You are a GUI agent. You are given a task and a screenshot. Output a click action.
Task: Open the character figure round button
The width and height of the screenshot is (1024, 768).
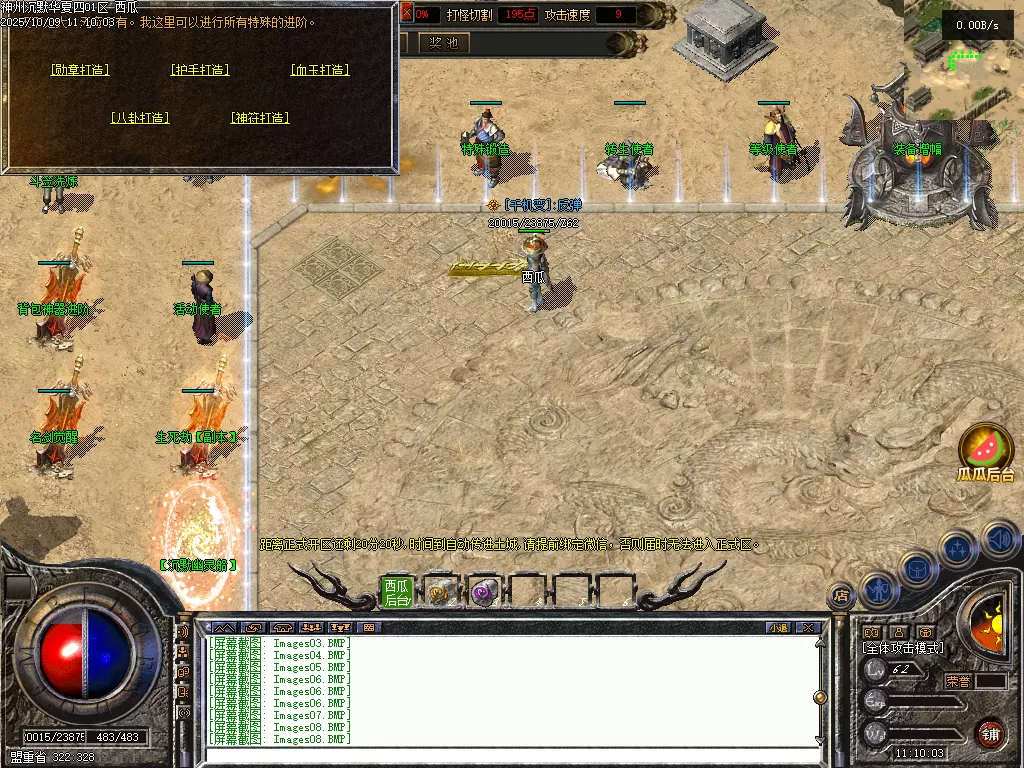coord(878,590)
